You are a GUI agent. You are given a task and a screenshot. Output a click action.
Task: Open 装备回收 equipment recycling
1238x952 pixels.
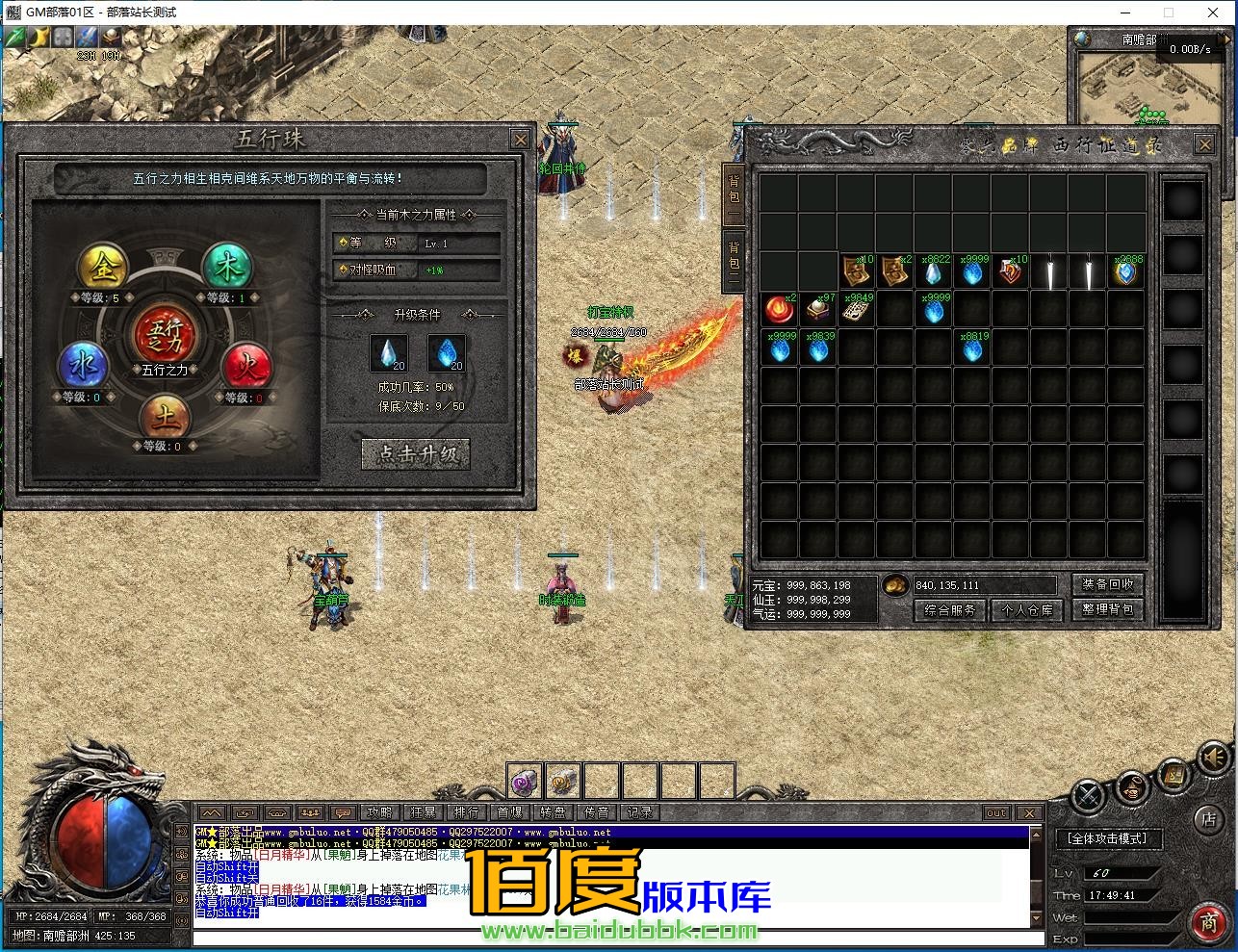tap(1107, 584)
